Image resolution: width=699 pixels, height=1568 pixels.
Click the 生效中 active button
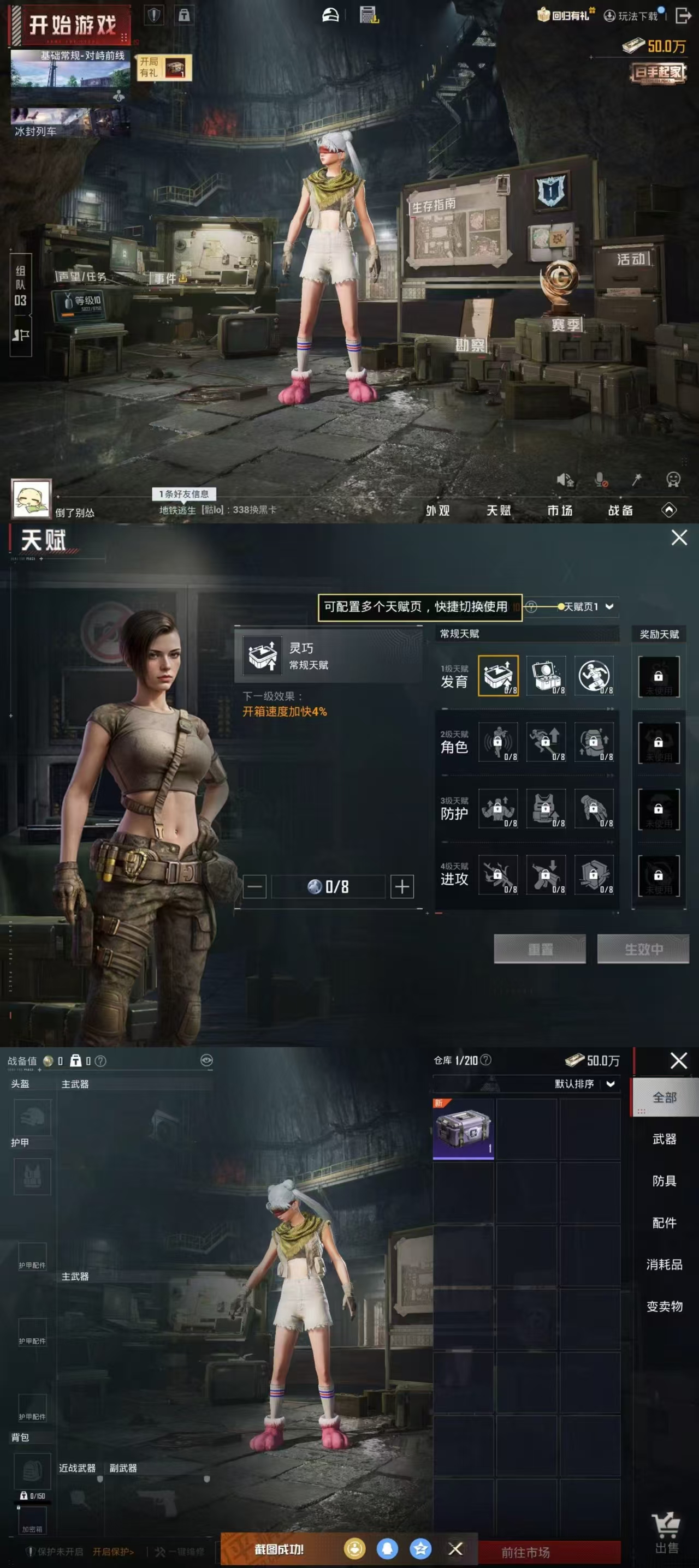tap(643, 949)
